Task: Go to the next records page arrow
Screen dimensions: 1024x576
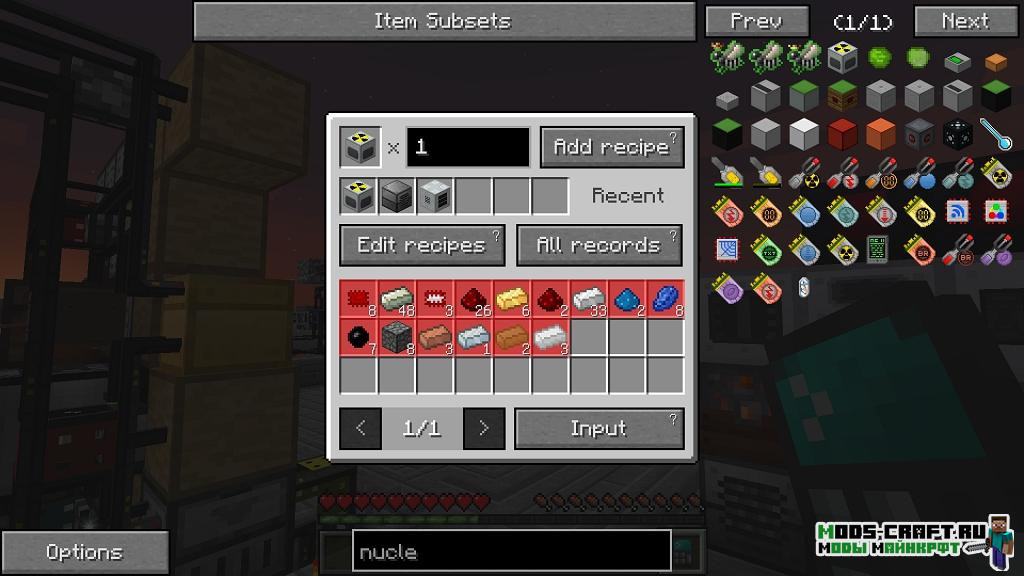Action: (x=484, y=428)
